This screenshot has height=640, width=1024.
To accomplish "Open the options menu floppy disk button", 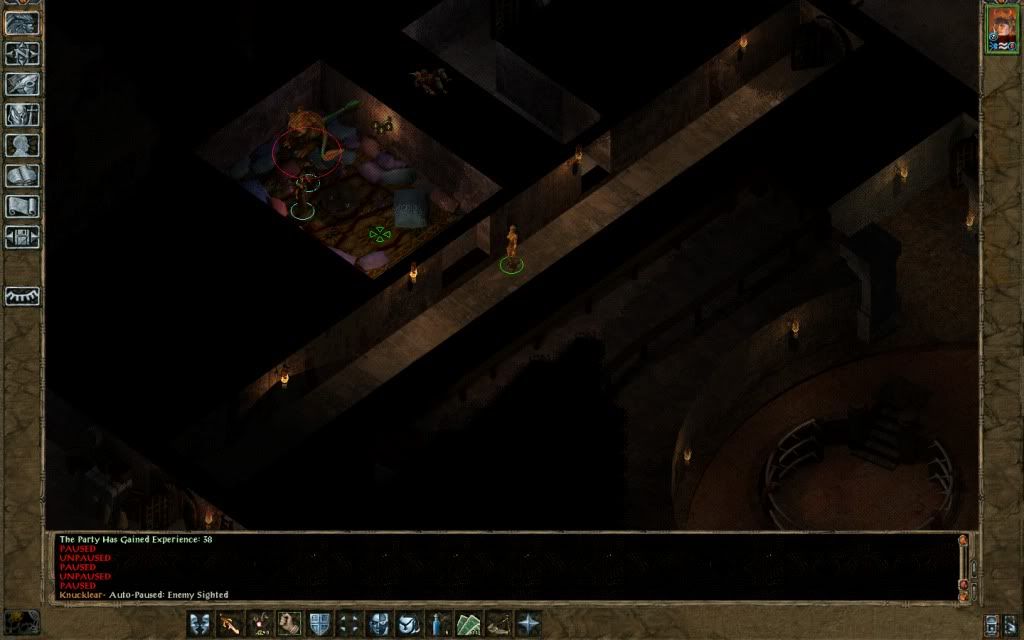I will pos(22,238).
